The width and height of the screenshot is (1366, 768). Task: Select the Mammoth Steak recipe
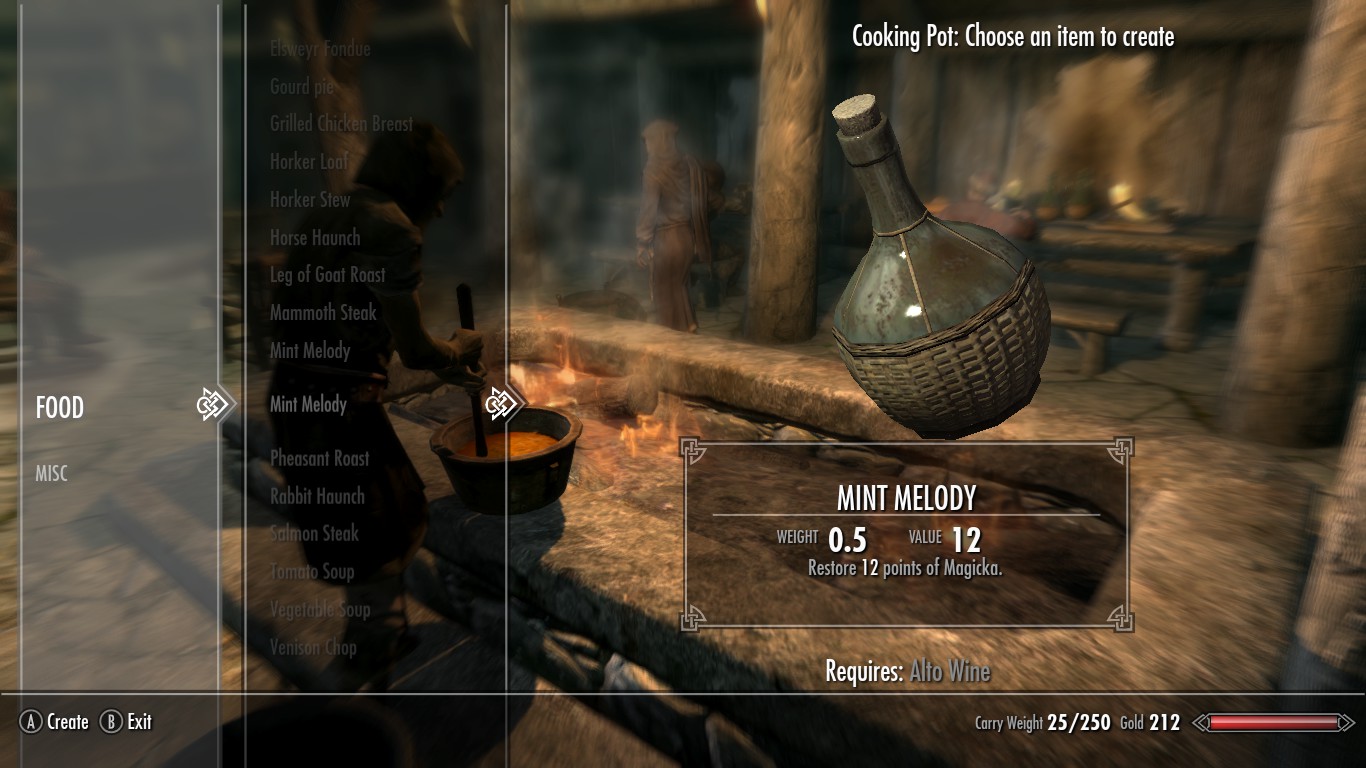tap(323, 313)
